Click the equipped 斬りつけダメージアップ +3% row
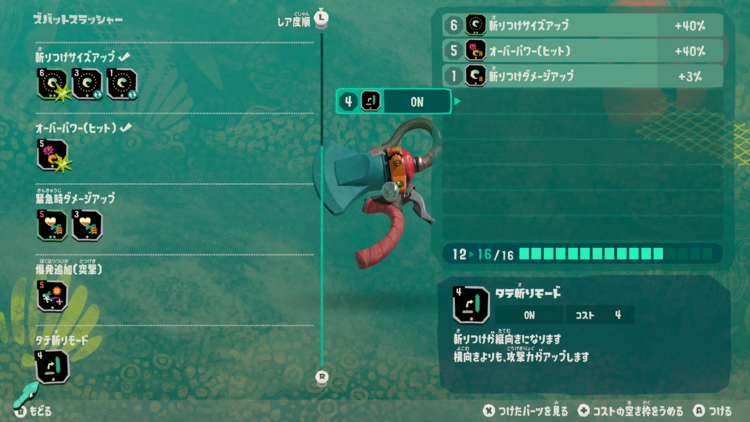The width and height of the screenshot is (750, 422). [582, 75]
